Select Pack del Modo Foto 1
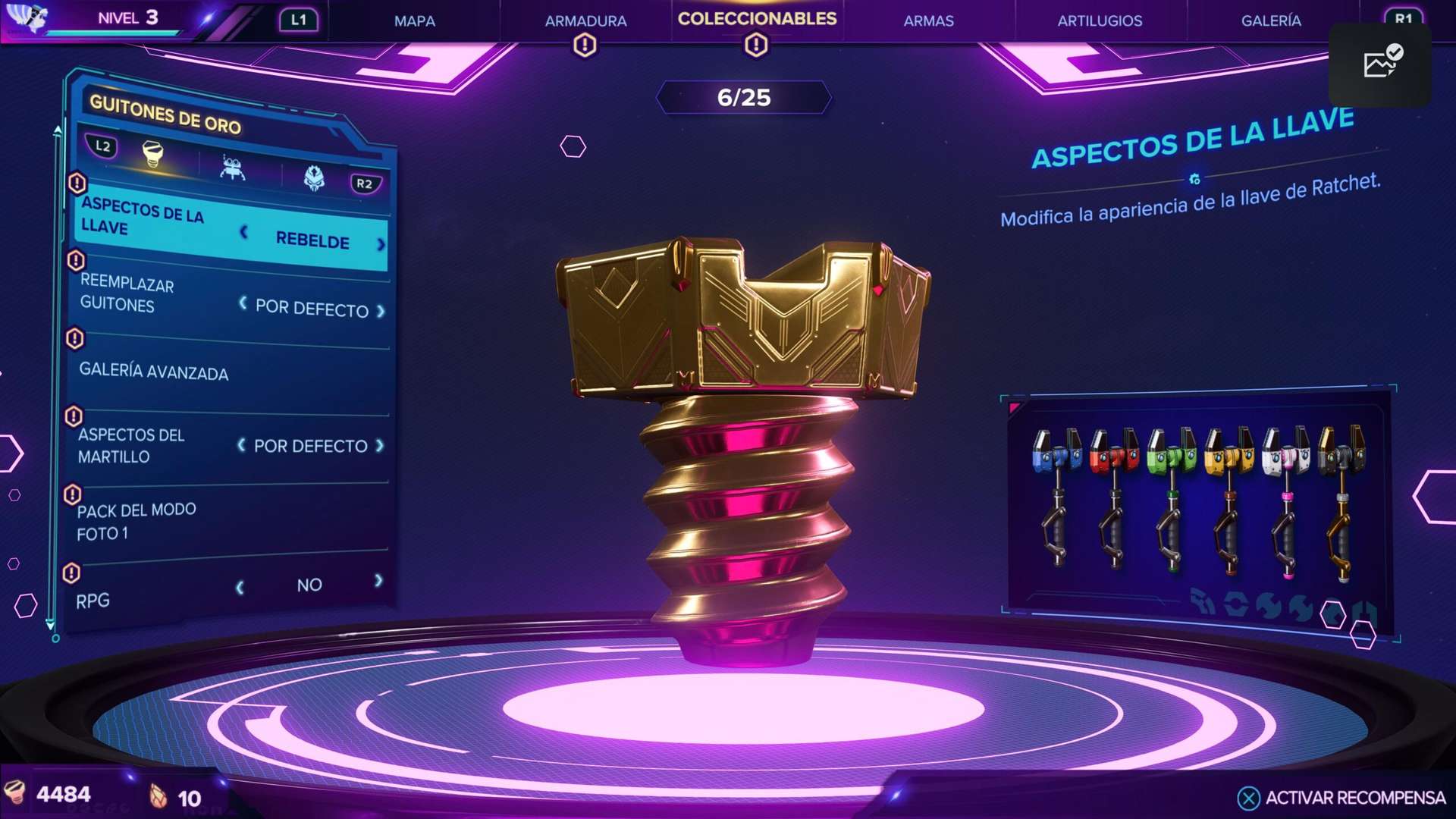 (136, 522)
